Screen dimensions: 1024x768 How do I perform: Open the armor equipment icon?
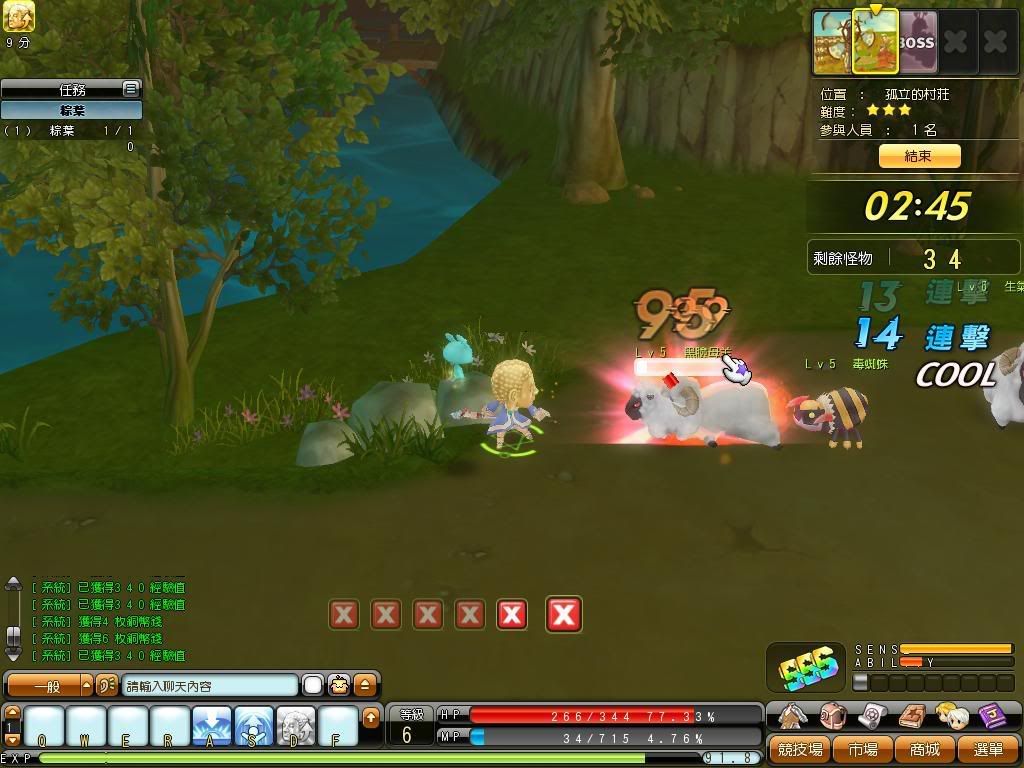click(x=794, y=716)
